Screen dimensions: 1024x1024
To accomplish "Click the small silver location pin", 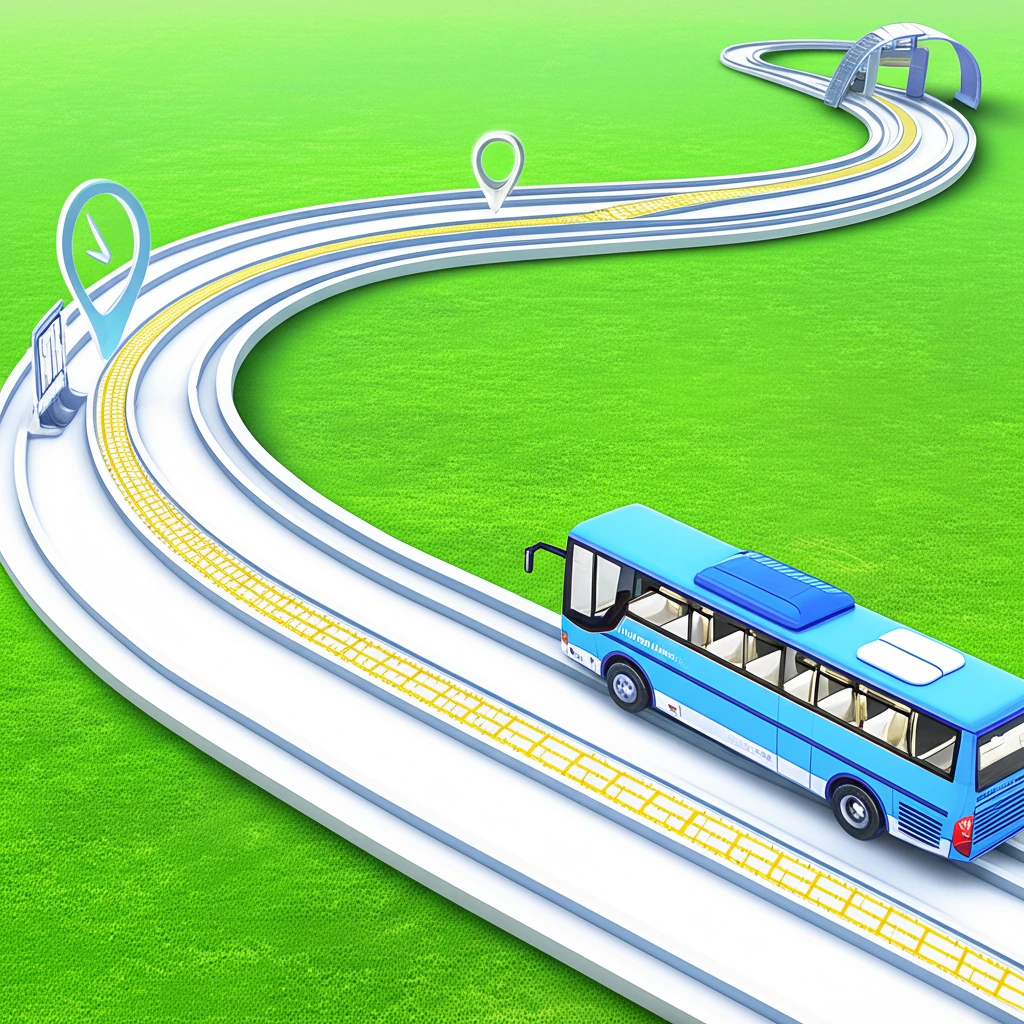I will pos(498,165).
